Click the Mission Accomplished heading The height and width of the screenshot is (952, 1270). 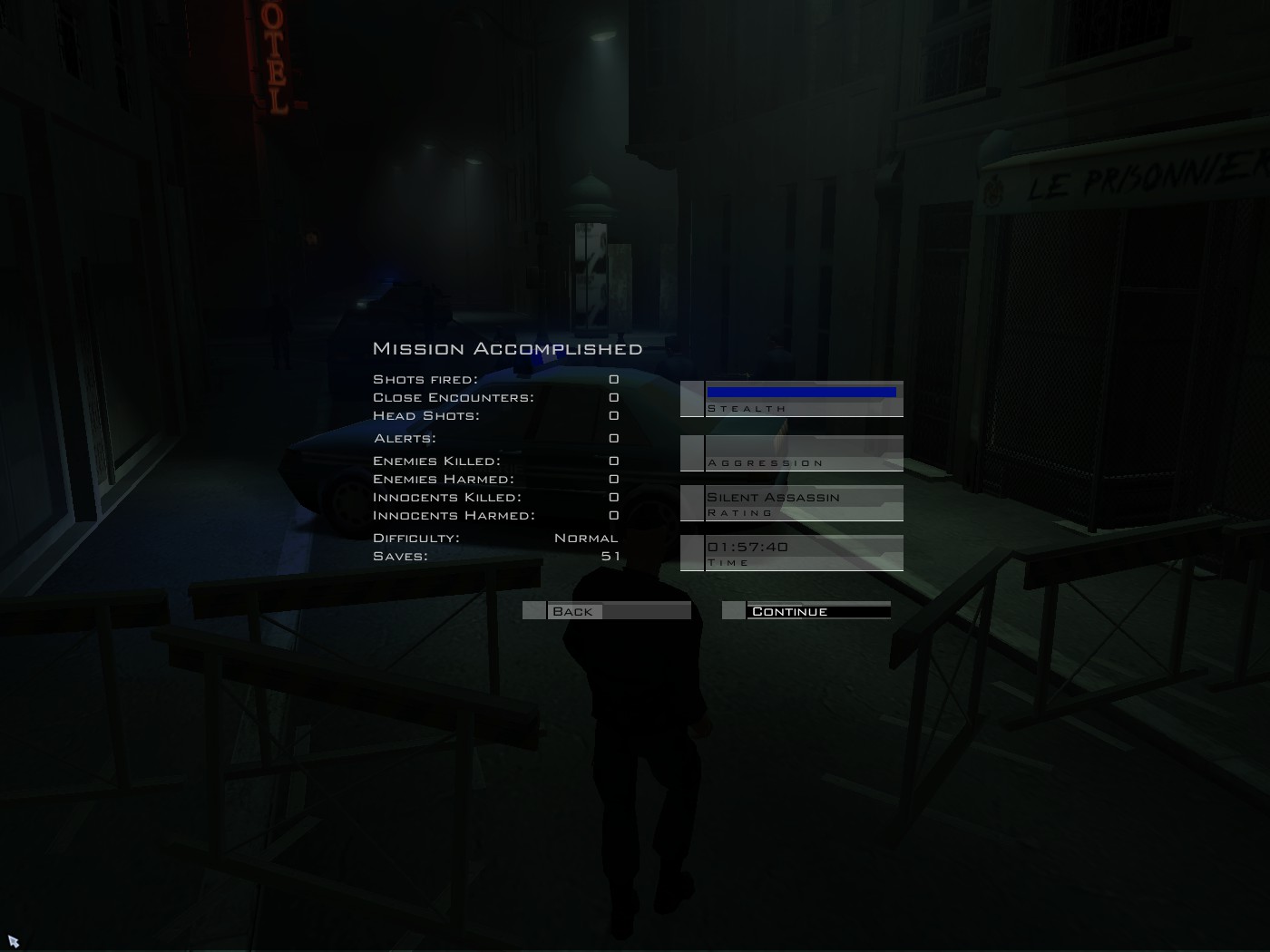[x=506, y=347]
